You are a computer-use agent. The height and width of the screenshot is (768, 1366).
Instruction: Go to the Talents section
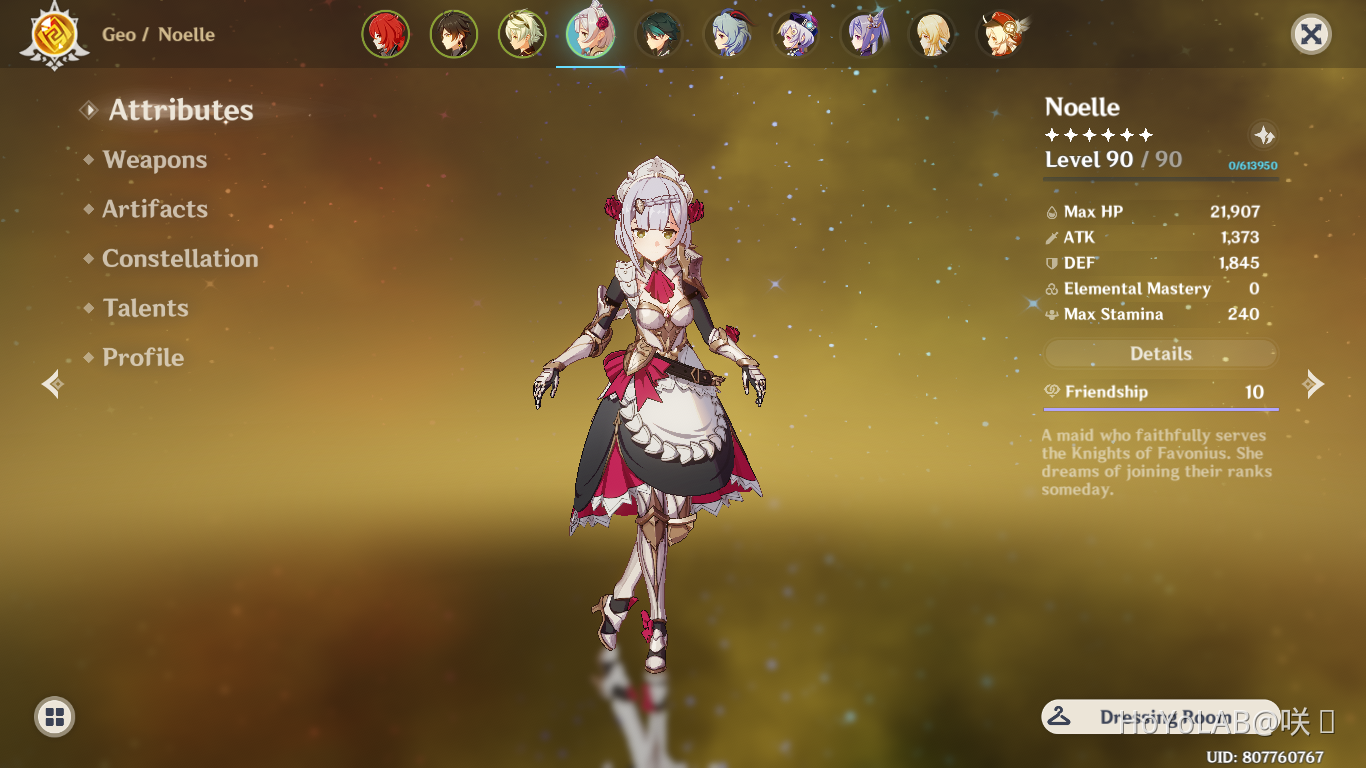coord(145,308)
